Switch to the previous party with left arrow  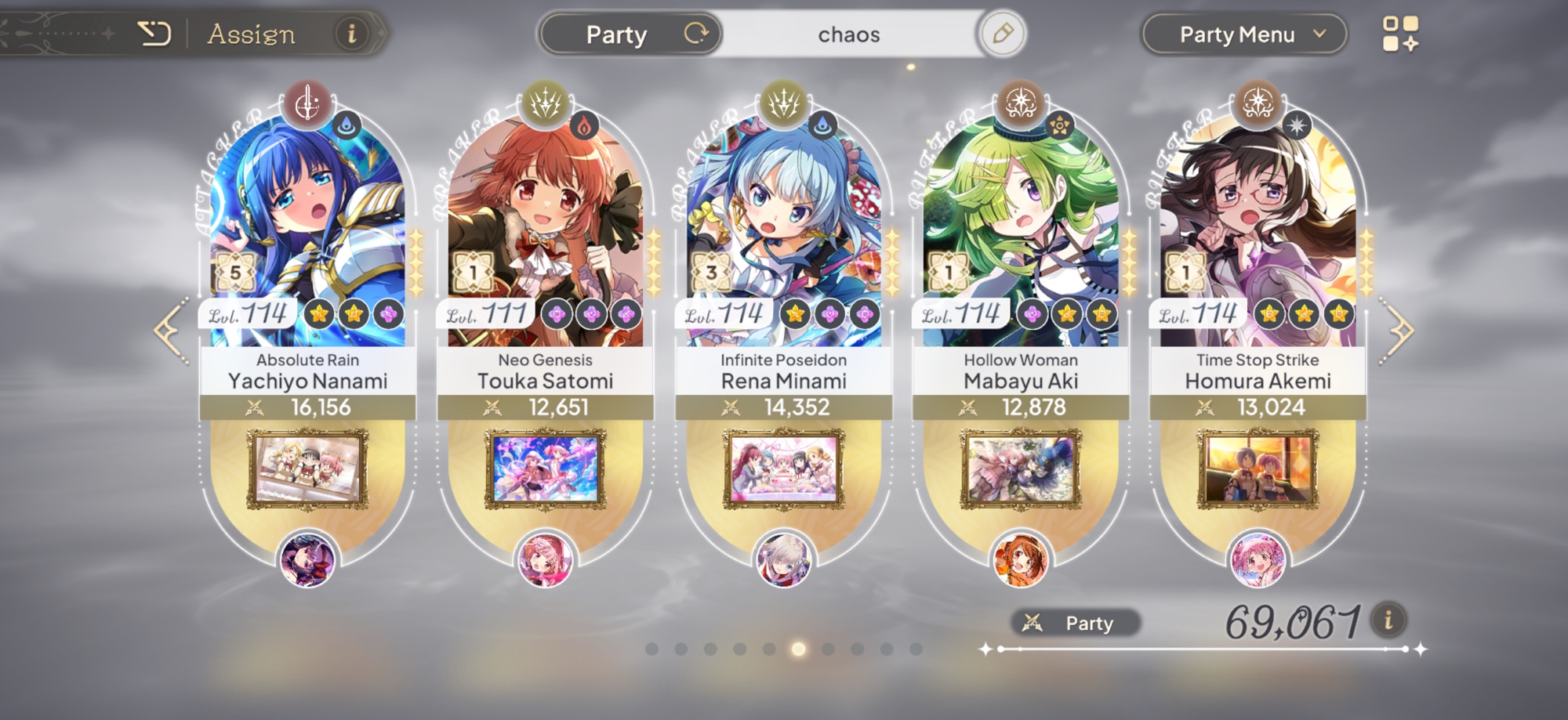171,331
